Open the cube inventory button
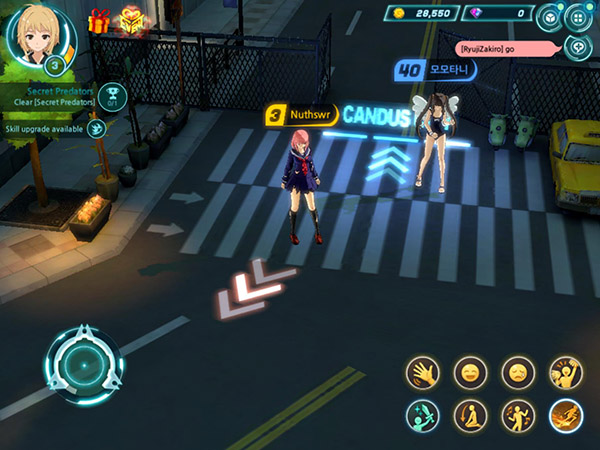 coord(549,17)
